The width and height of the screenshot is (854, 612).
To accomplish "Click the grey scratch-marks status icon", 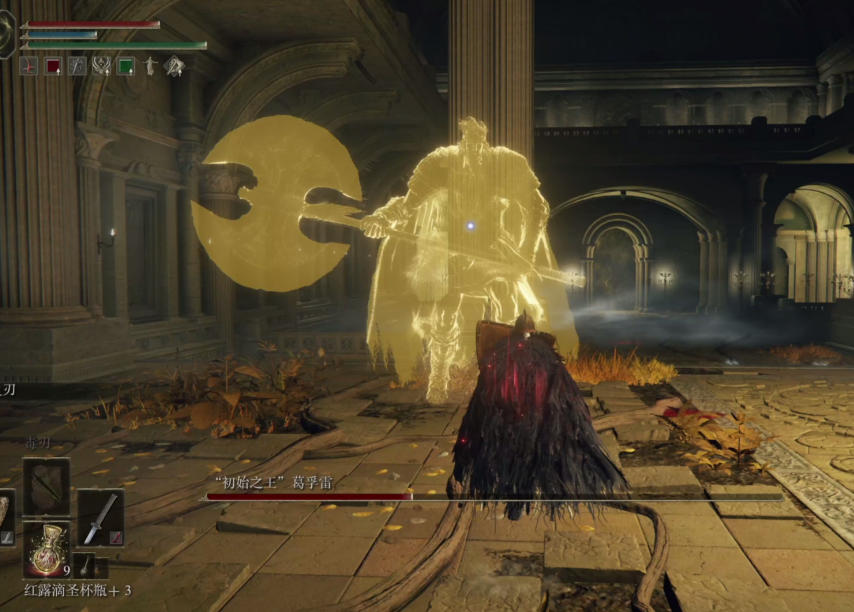I will pyautogui.click(x=77, y=66).
